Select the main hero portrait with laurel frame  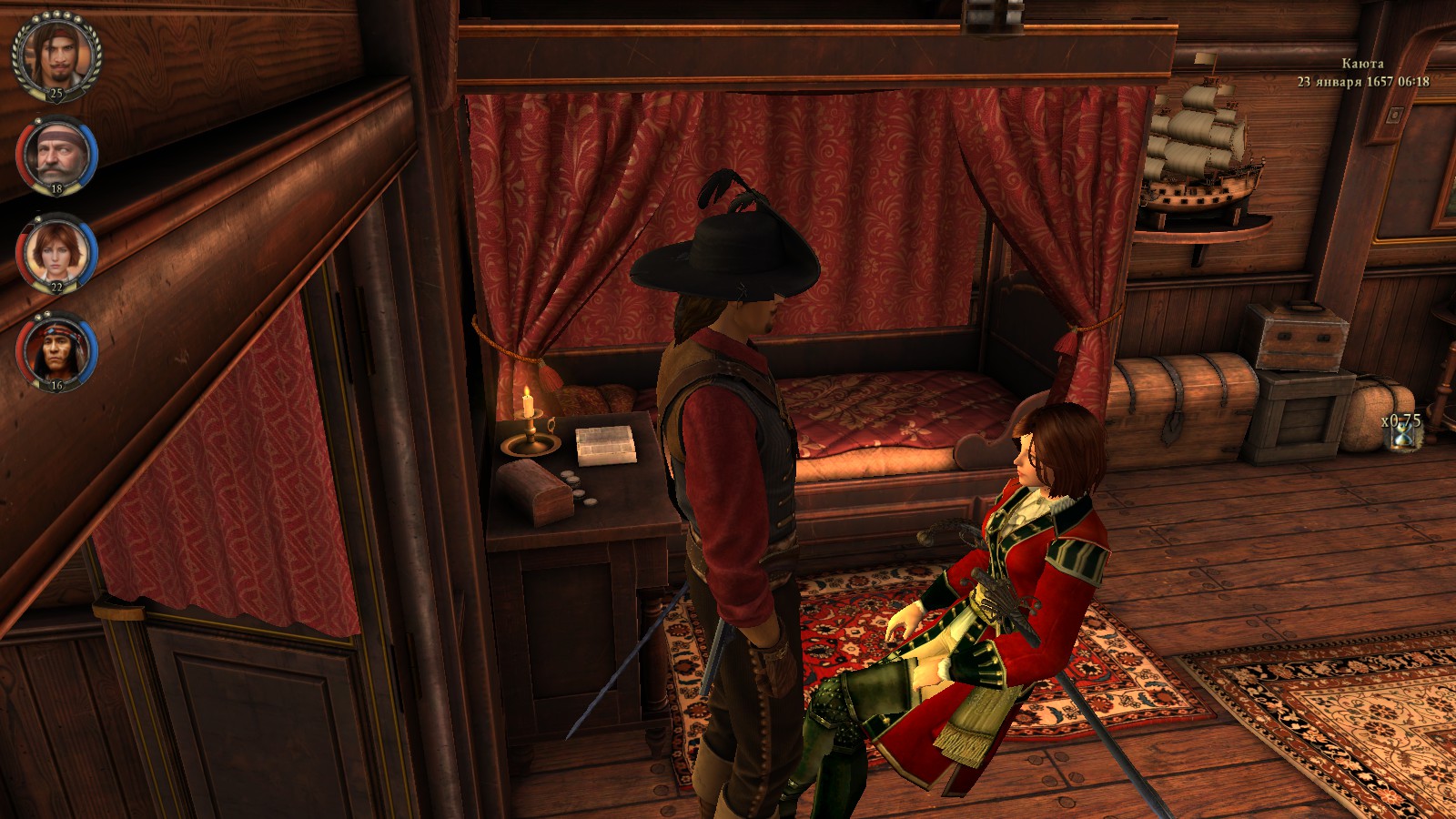56,55
